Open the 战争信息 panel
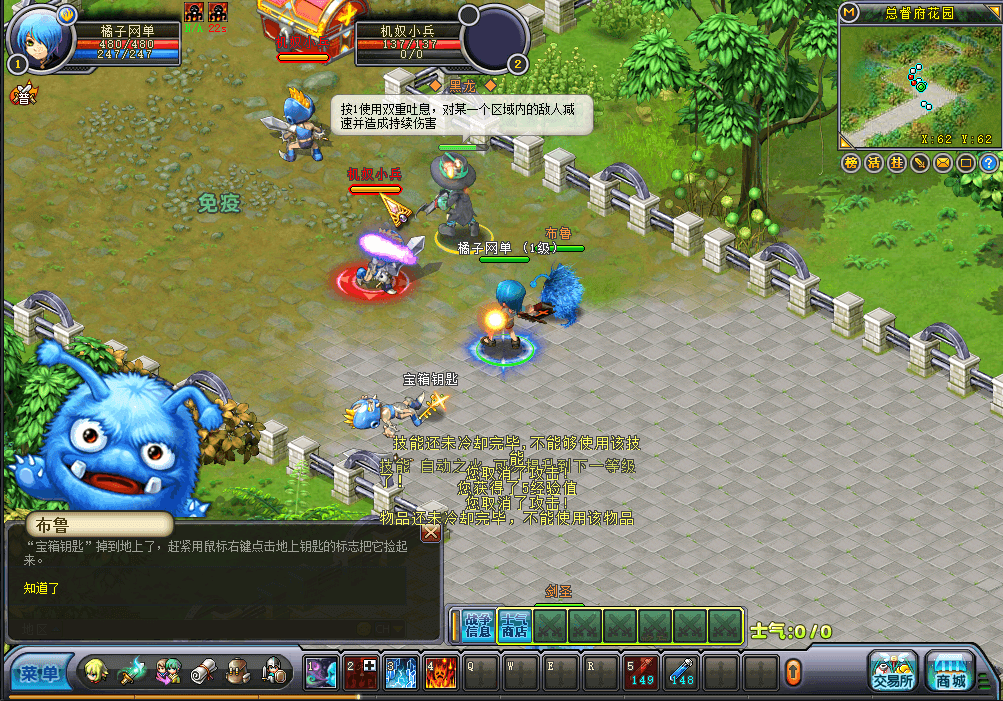 click(480, 625)
